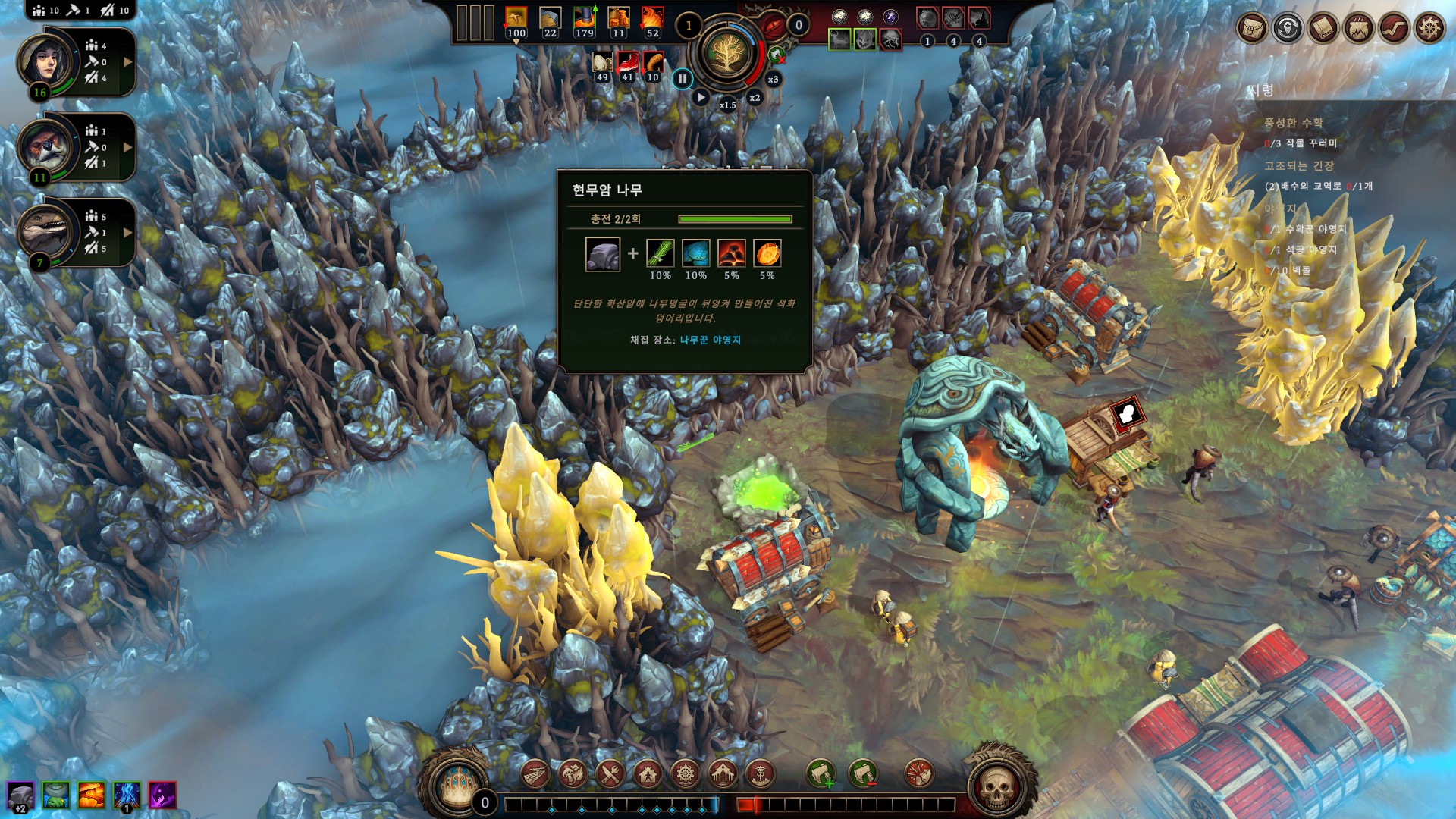Open the food production buildings category

610,775
